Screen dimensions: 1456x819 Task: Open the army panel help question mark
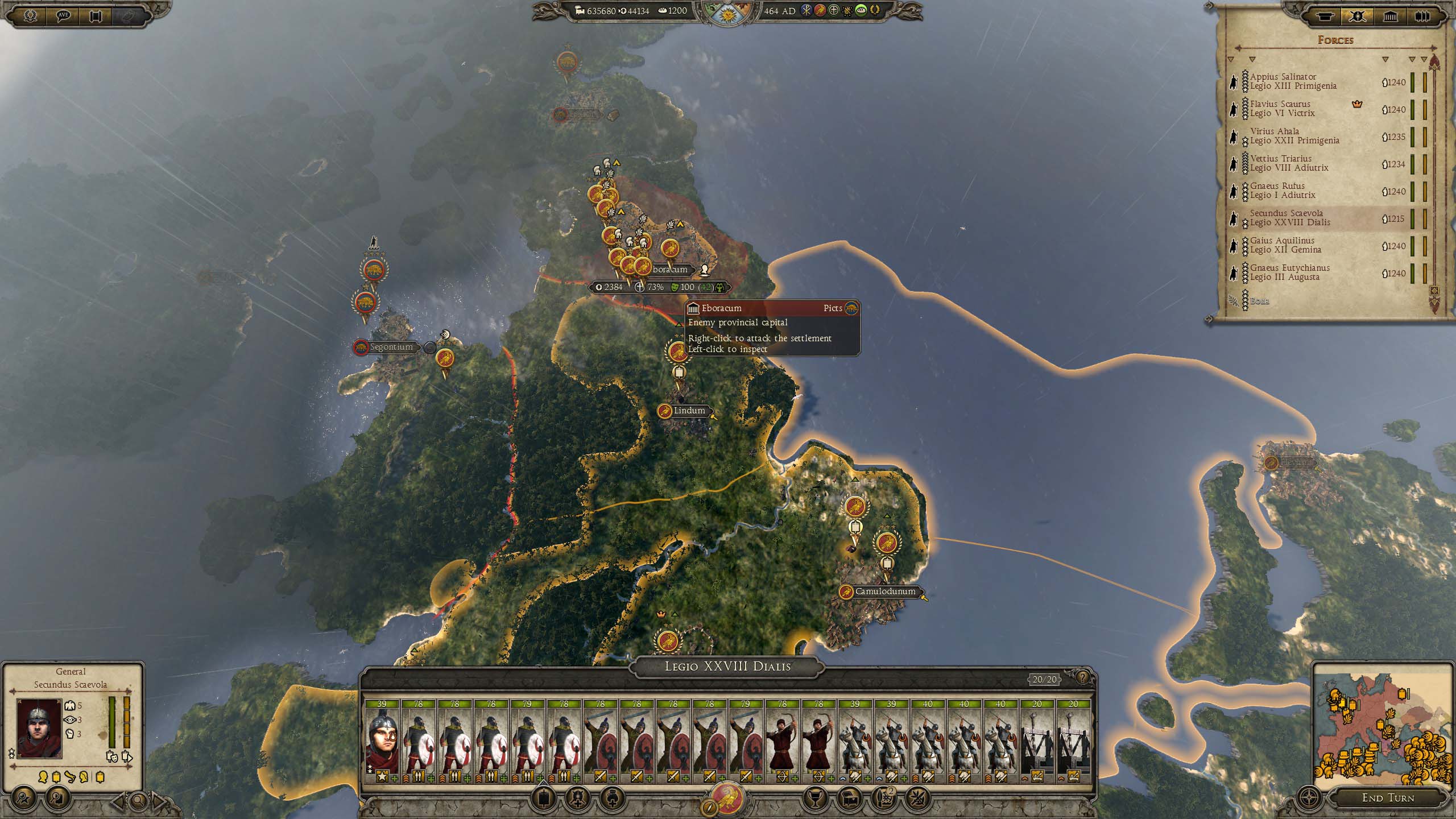(1082, 677)
